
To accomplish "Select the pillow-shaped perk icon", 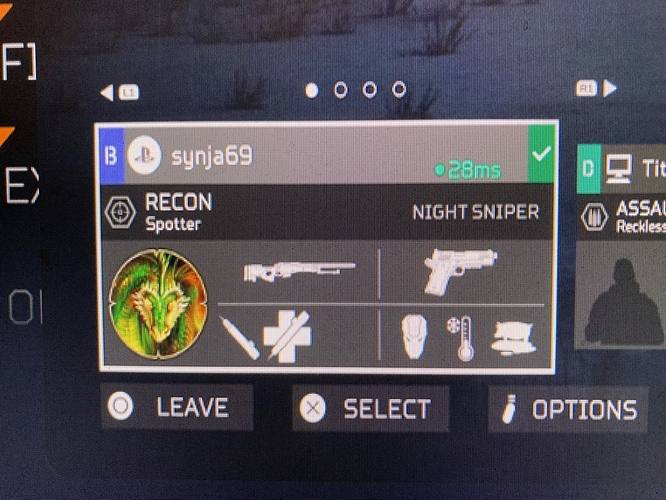I will 513,340.
